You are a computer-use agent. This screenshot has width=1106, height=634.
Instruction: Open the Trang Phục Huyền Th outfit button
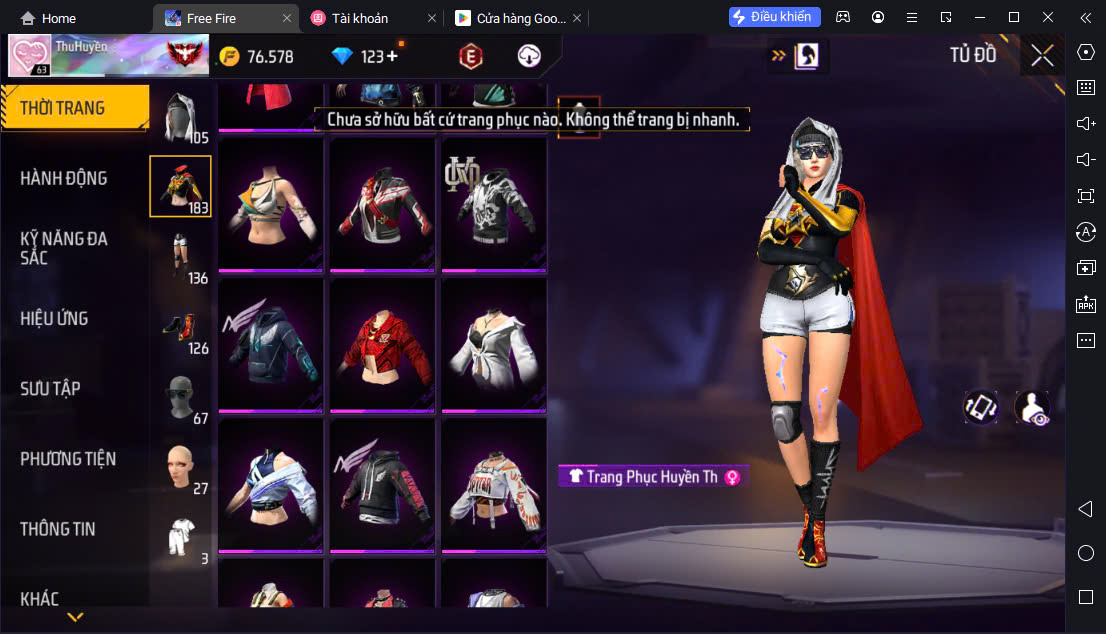pos(653,476)
